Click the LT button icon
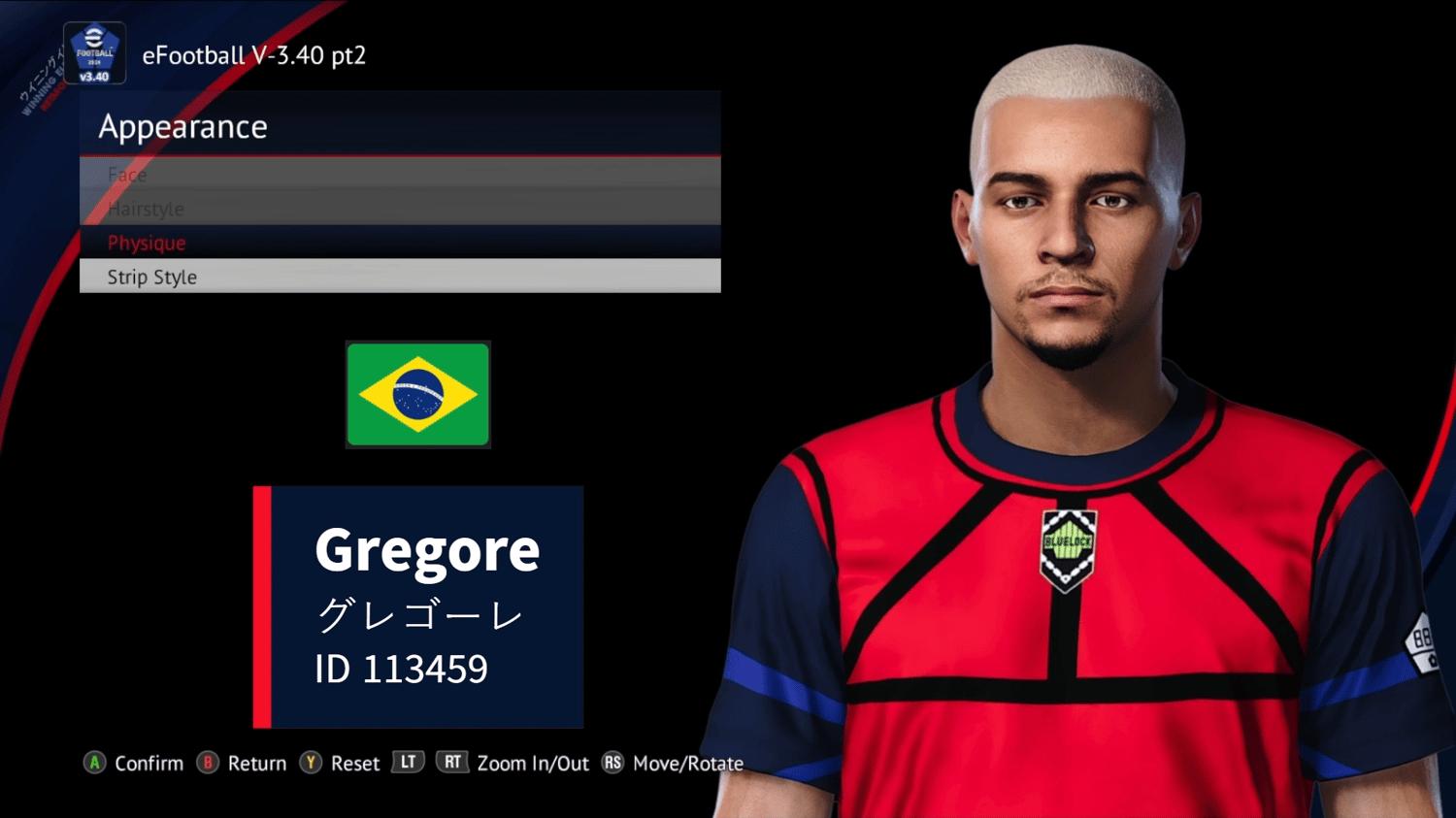 pos(408,763)
